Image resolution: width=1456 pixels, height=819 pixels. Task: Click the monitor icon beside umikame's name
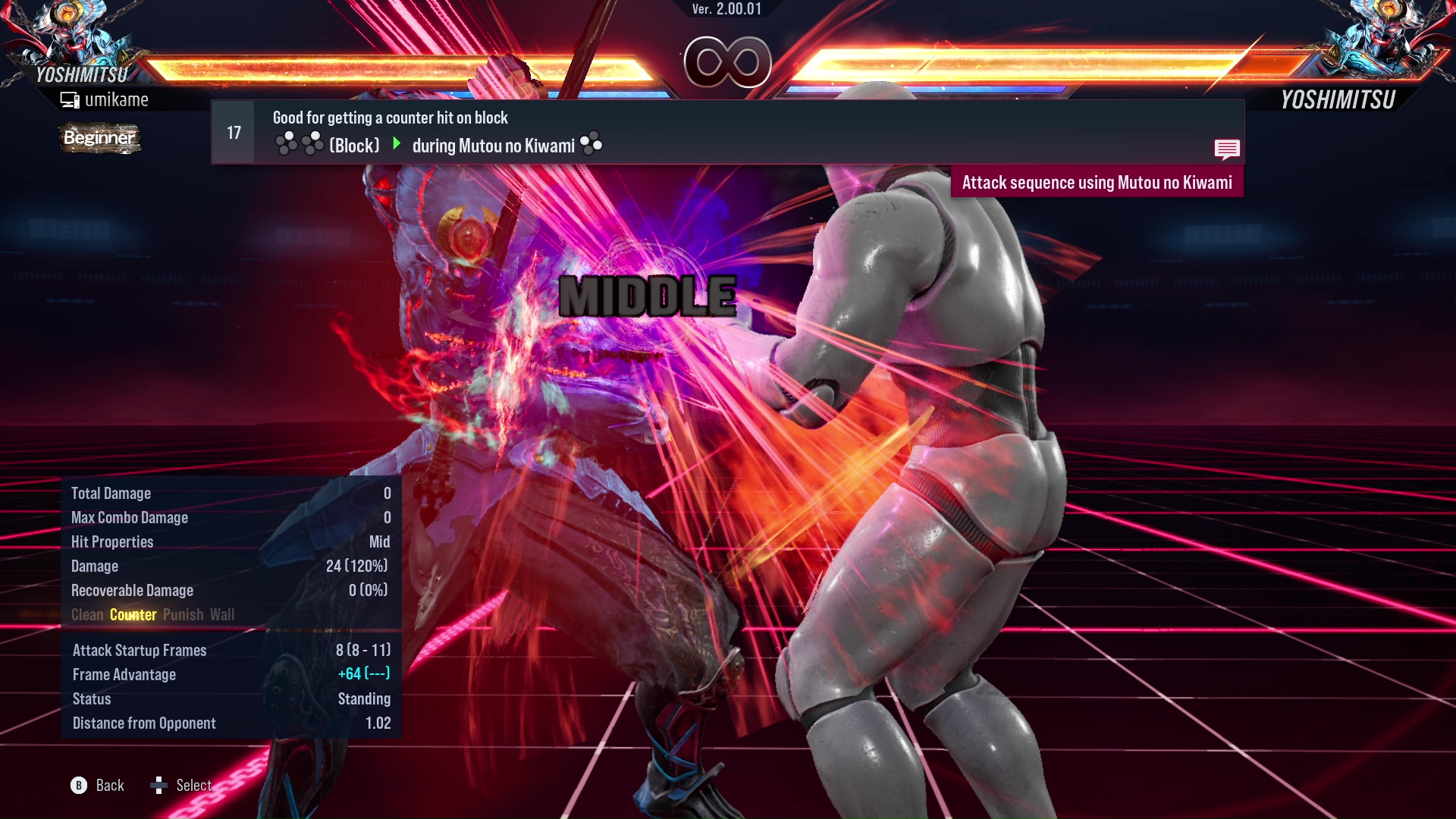pyautogui.click(x=69, y=99)
